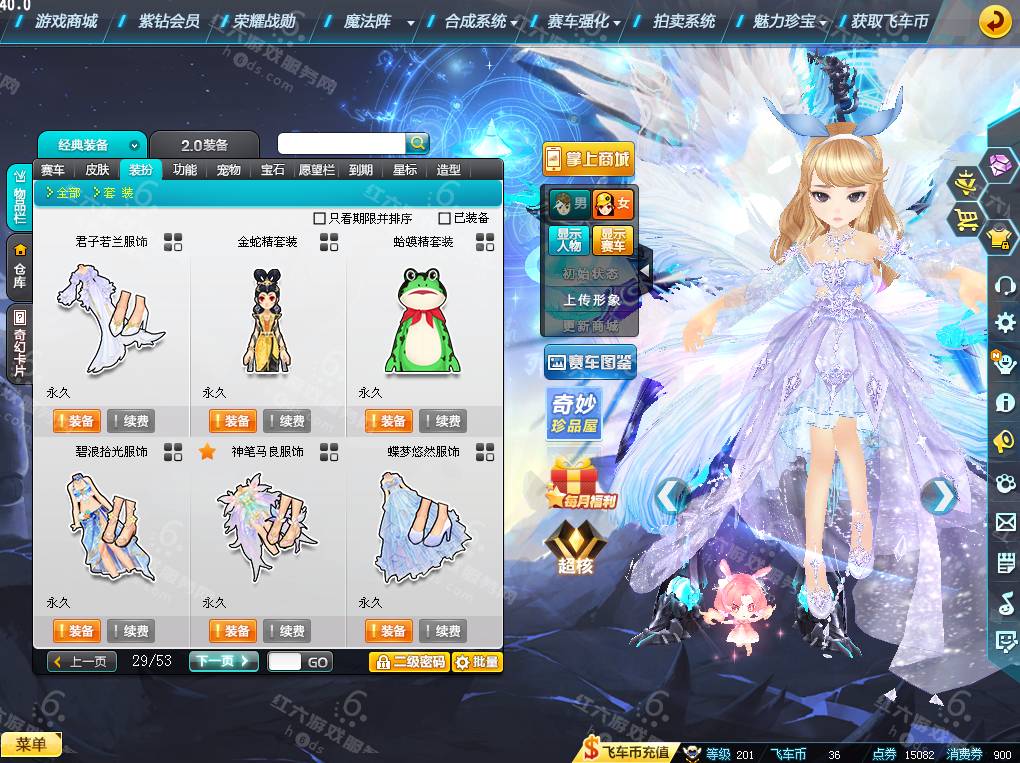Open the 仓库 warehouse side tab
This screenshot has height=763, width=1020.
click(x=19, y=267)
